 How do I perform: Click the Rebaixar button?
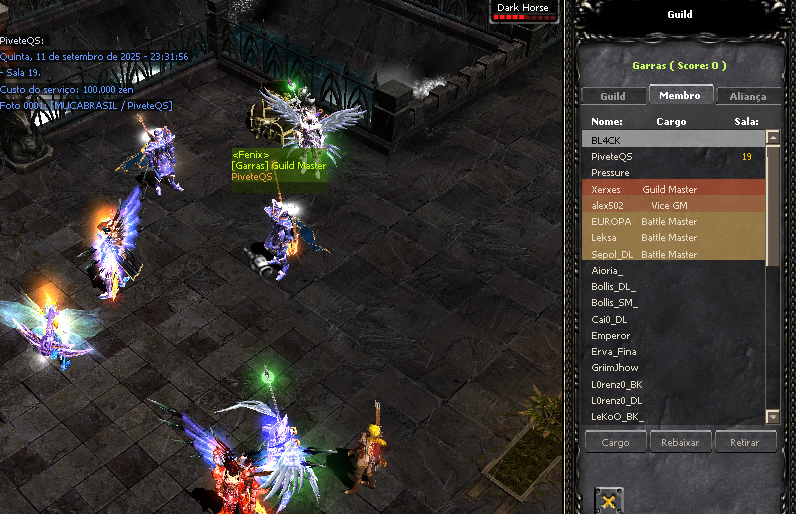tap(680, 442)
